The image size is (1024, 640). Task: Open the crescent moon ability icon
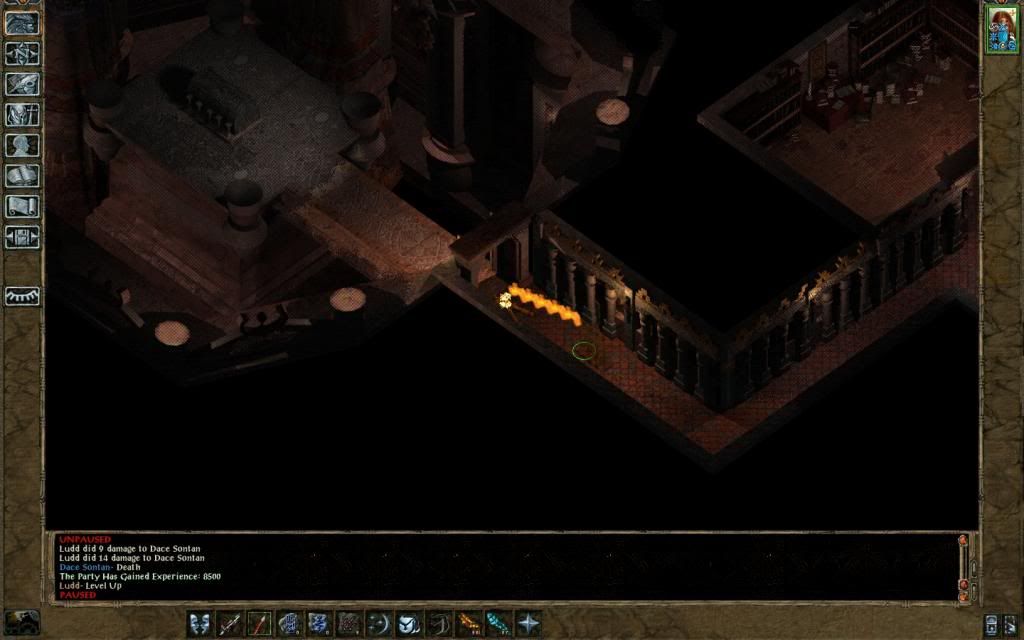[x=379, y=624]
